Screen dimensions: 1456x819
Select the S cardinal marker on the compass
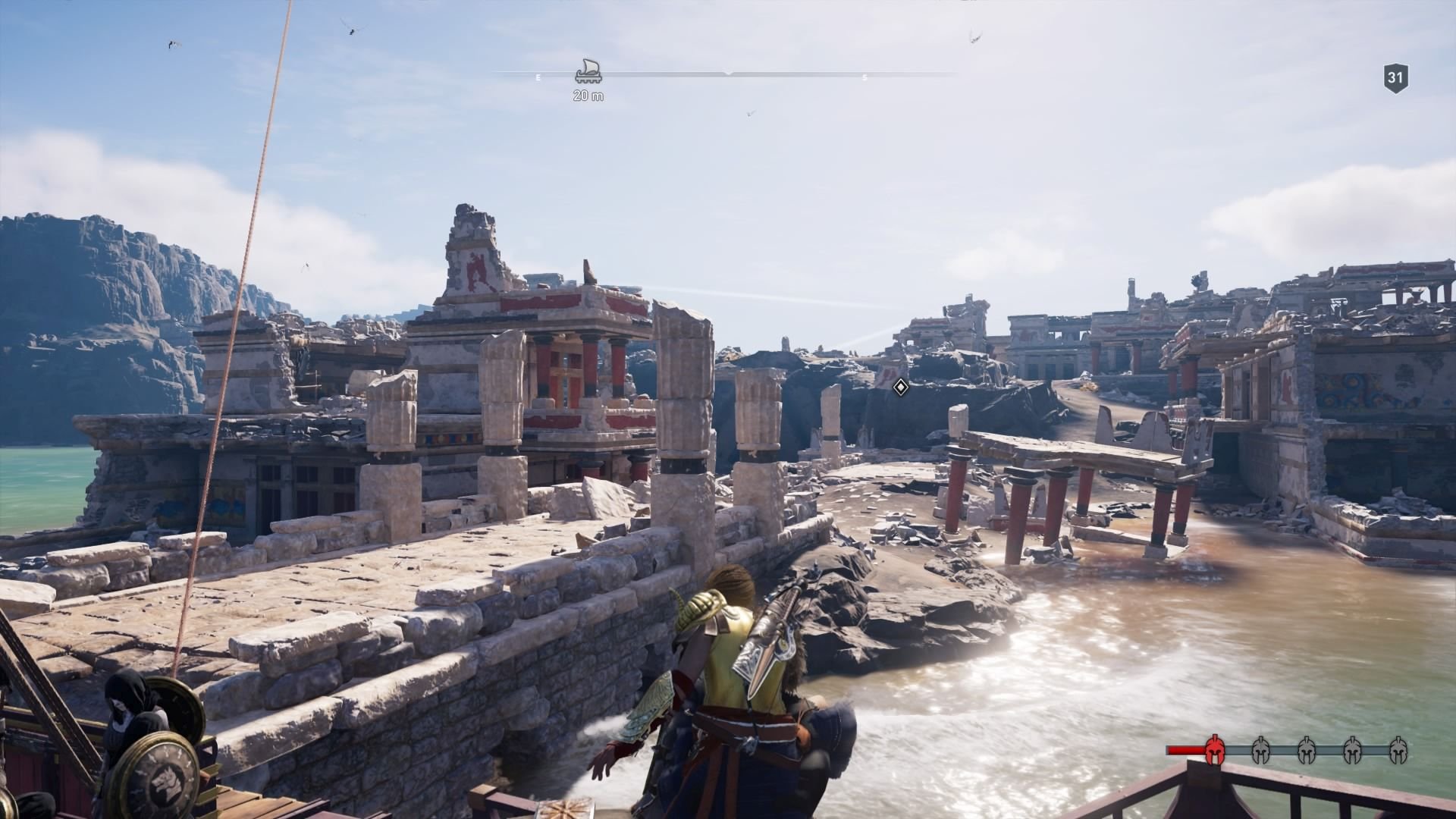[864, 77]
